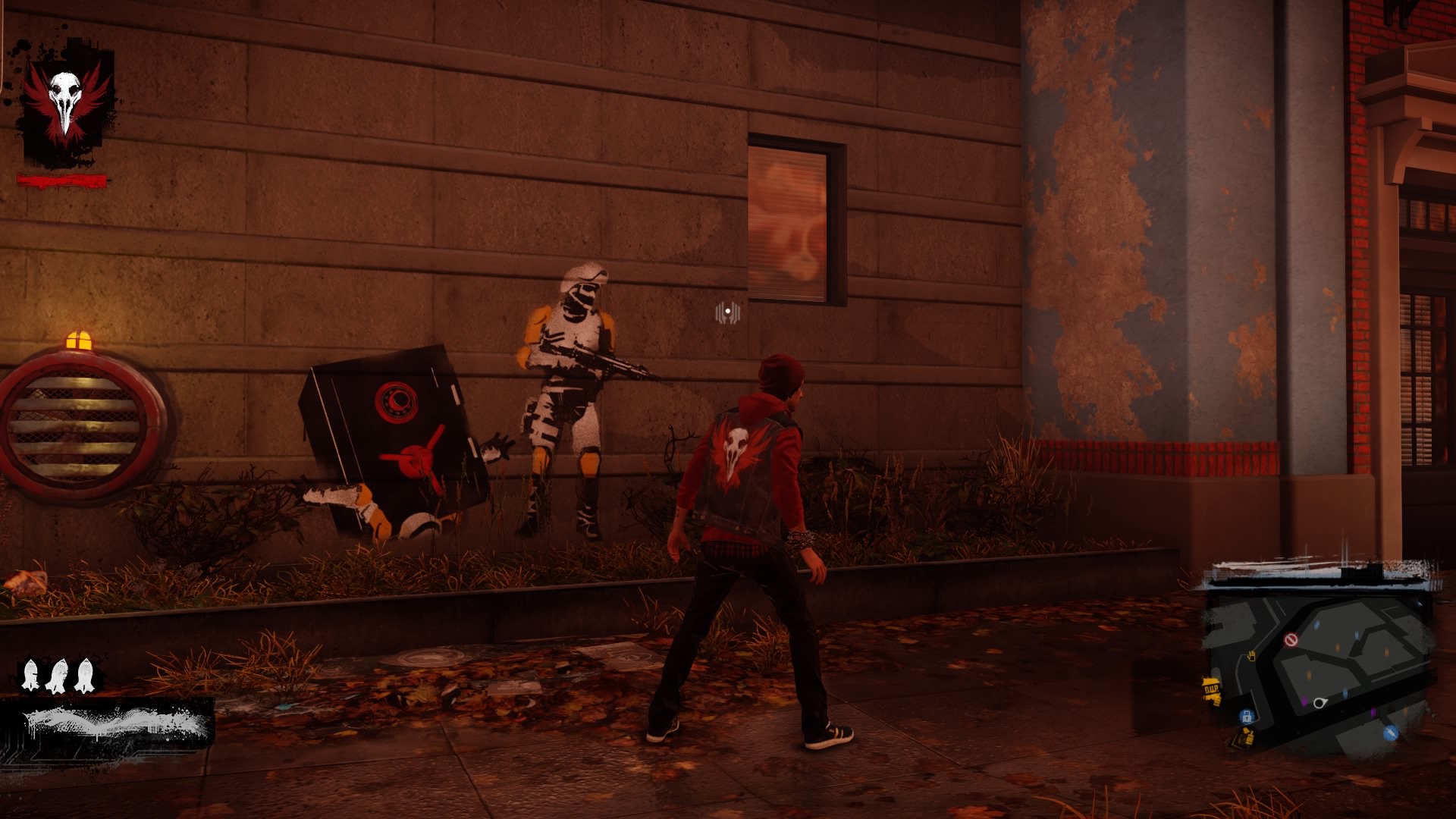Click the orange enemy dot on minimap

1337,647
